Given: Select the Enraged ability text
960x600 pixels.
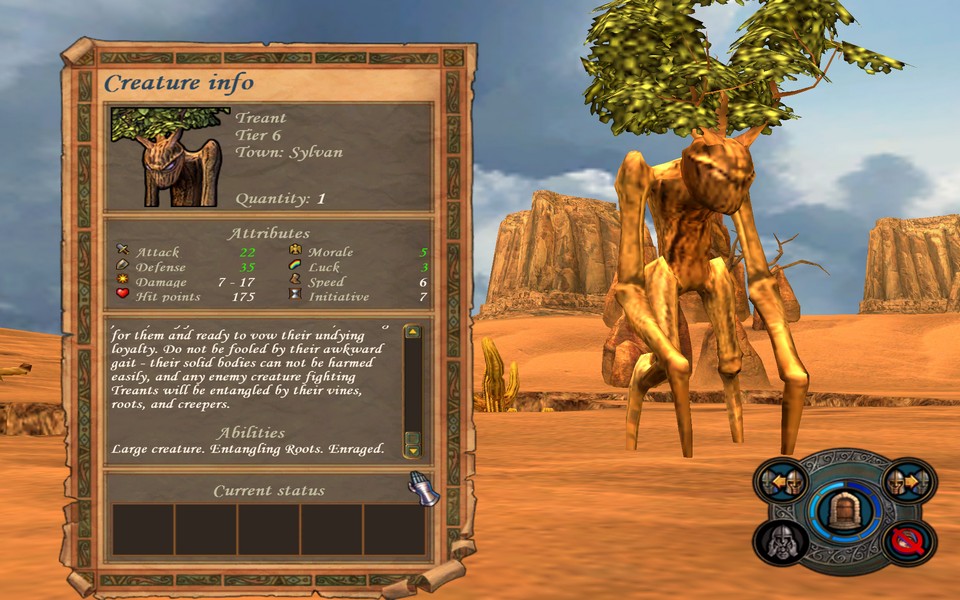Looking at the screenshot, I should [357, 449].
